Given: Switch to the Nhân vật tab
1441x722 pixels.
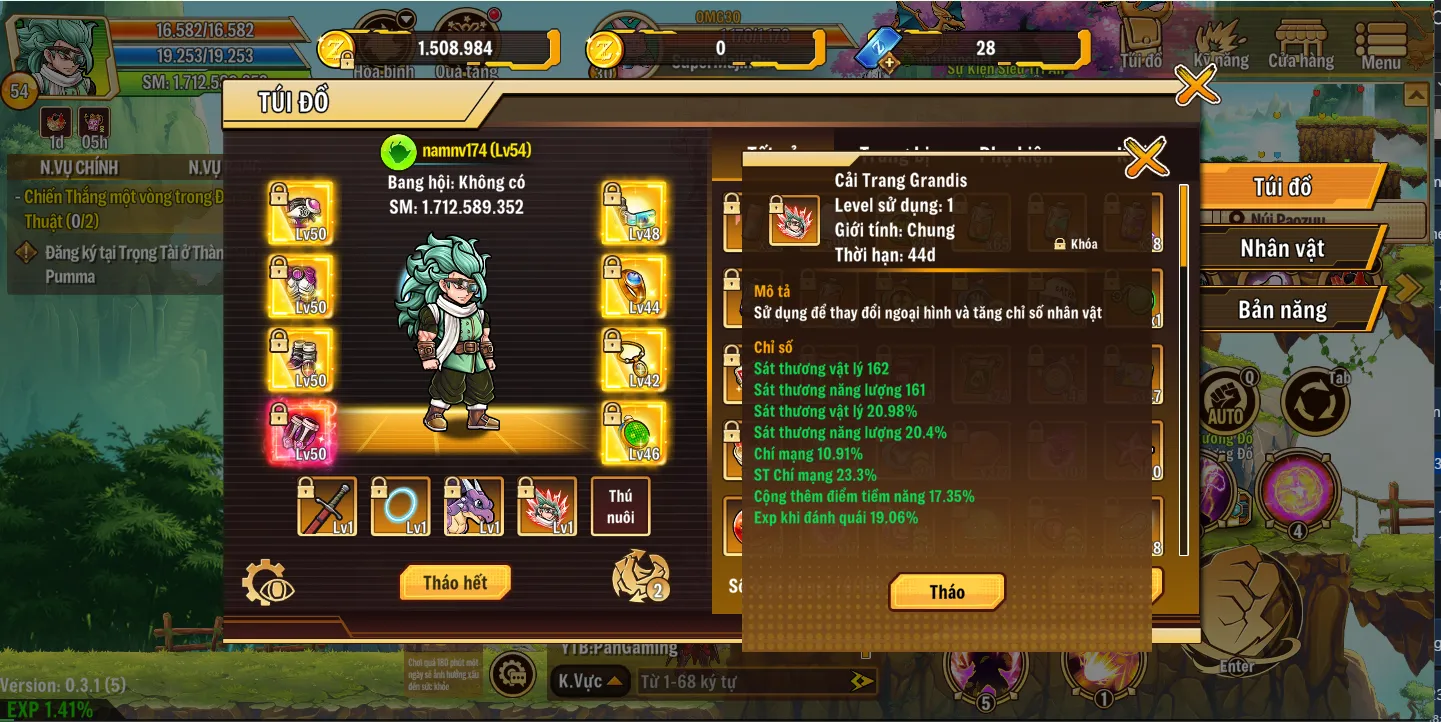Looking at the screenshot, I should [1282, 249].
